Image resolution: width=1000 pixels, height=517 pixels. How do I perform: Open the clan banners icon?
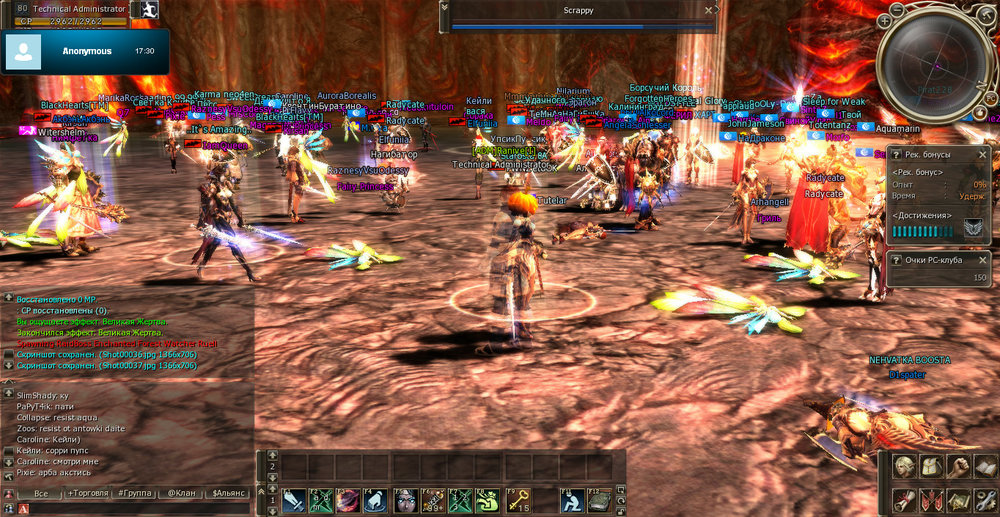(x=930, y=500)
